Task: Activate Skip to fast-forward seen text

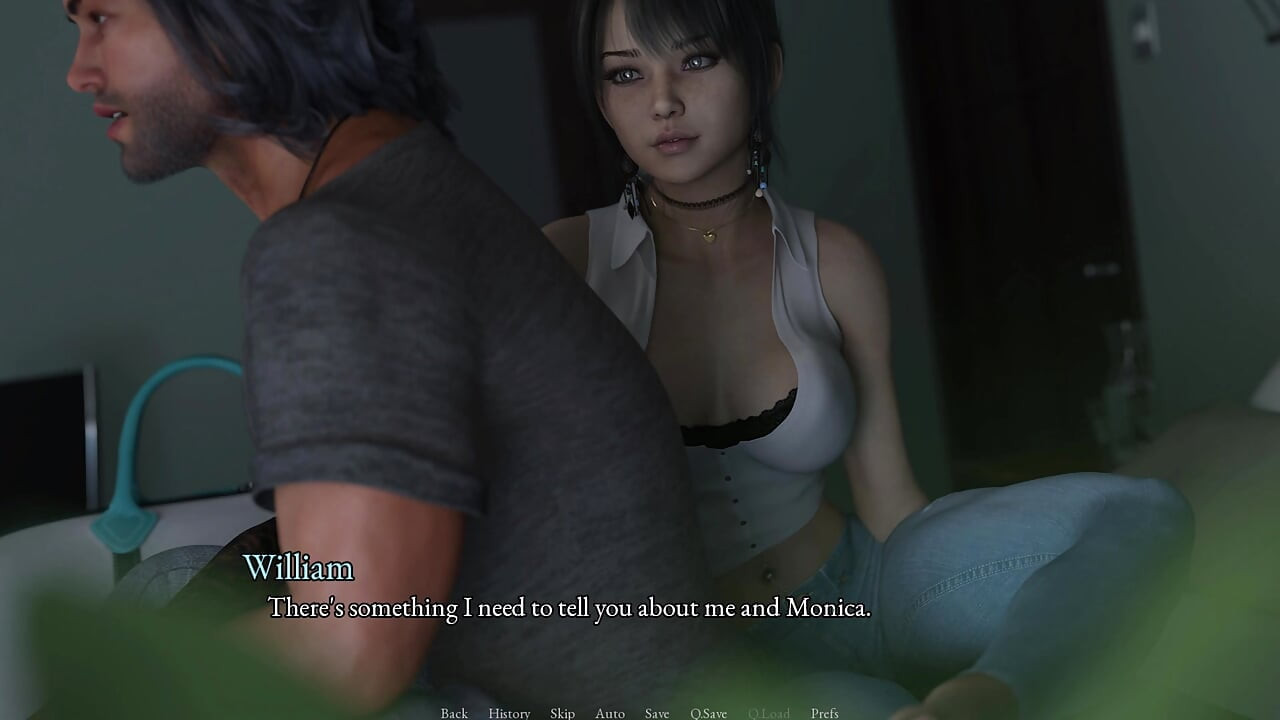Action: coord(561,713)
